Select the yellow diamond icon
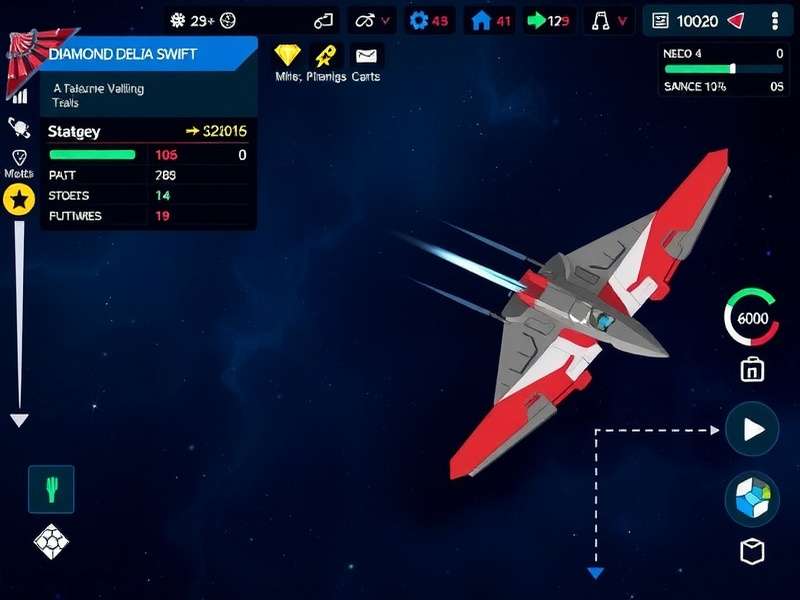This screenshot has height=600, width=800. pyautogui.click(x=288, y=56)
